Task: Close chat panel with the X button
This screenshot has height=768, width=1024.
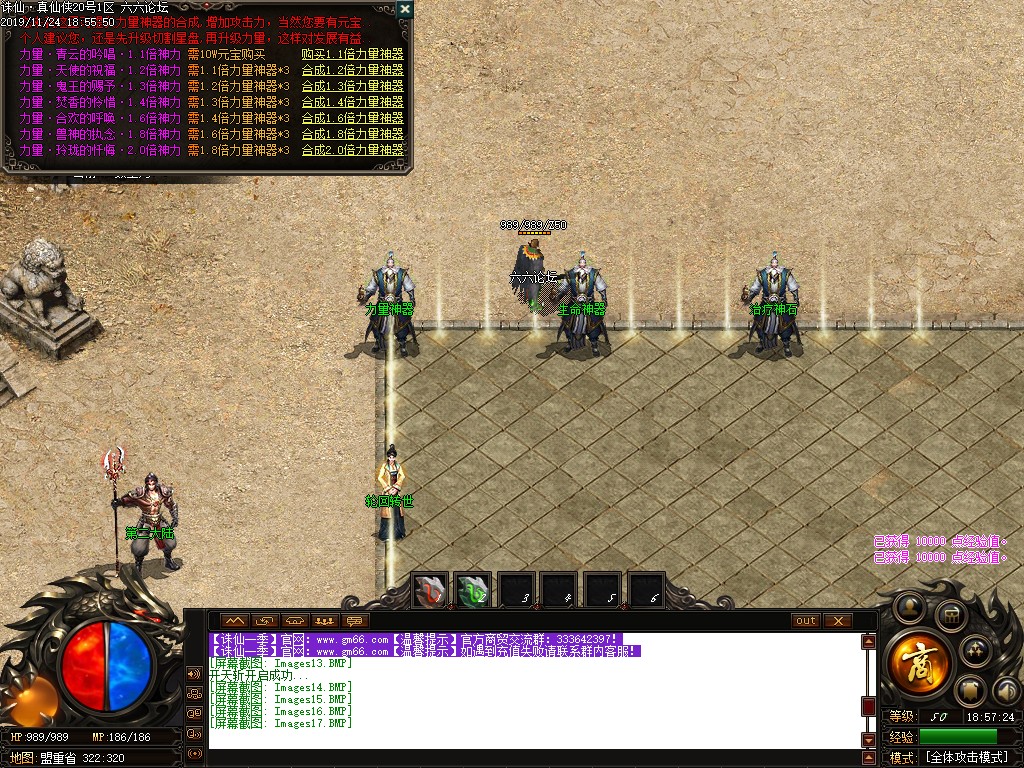Action: click(x=837, y=621)
